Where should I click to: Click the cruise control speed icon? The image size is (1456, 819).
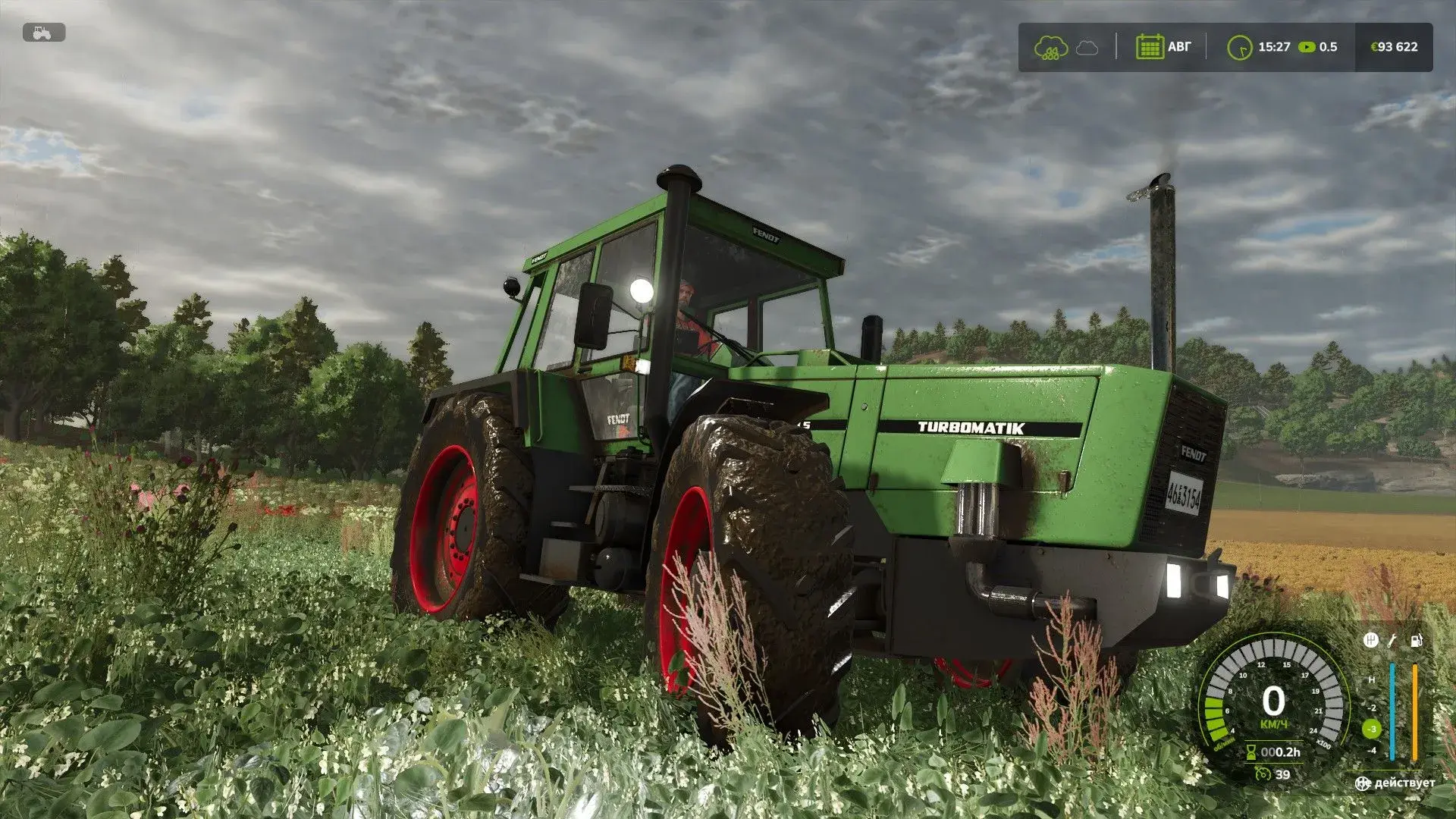pyautogui.click(x=1263, y=773)
